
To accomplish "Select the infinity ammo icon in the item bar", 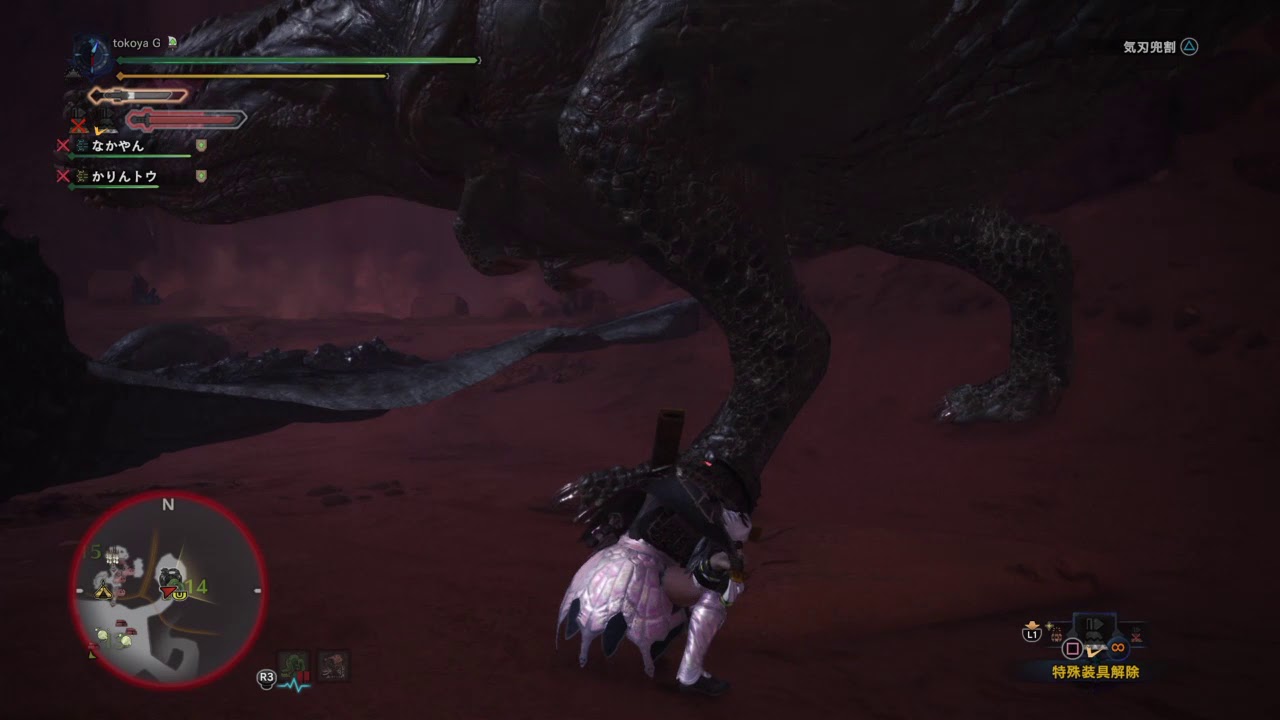I will (x=1117, y=646).
